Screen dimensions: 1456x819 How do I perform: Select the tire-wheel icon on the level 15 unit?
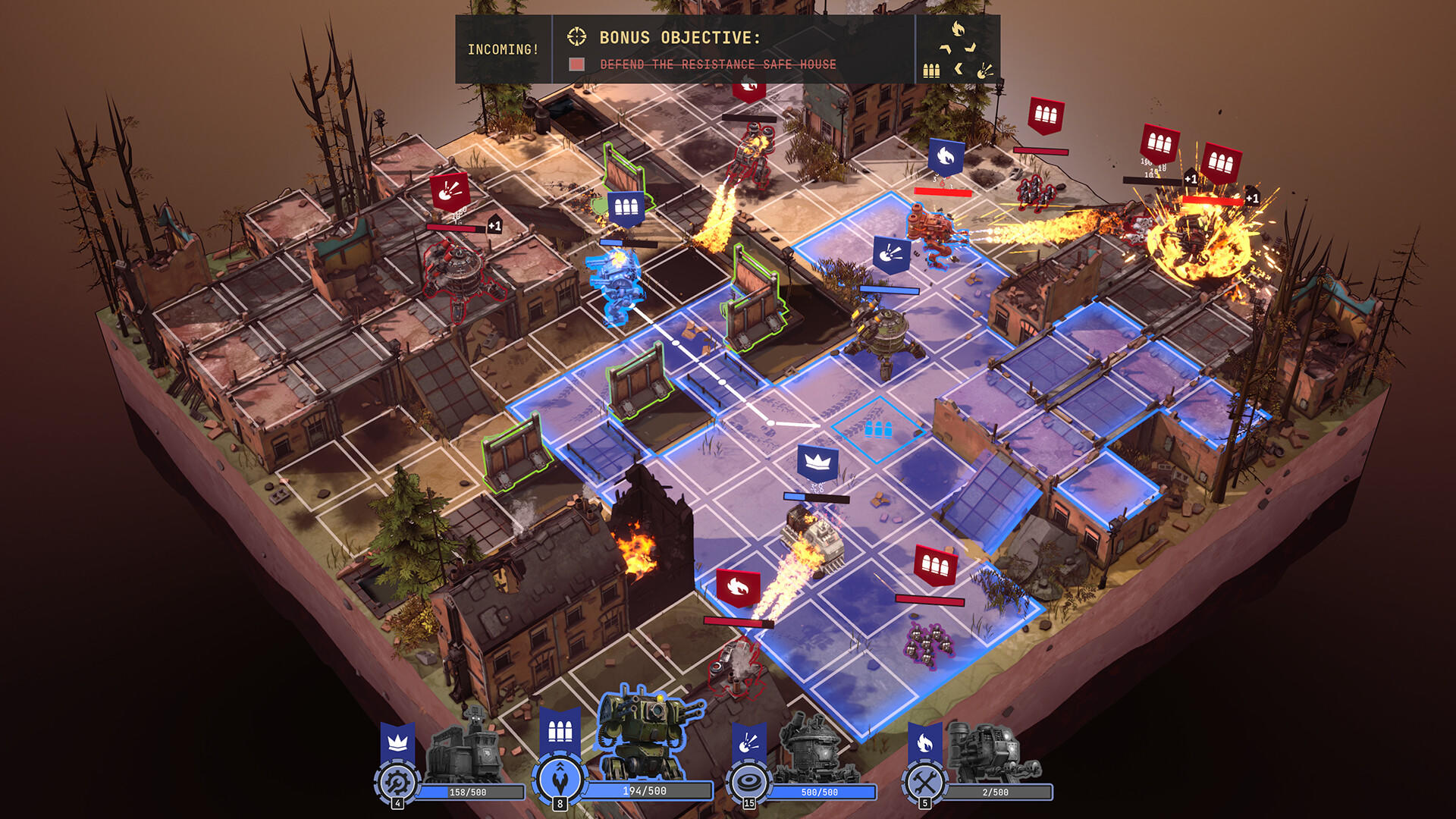coord(748,779)
